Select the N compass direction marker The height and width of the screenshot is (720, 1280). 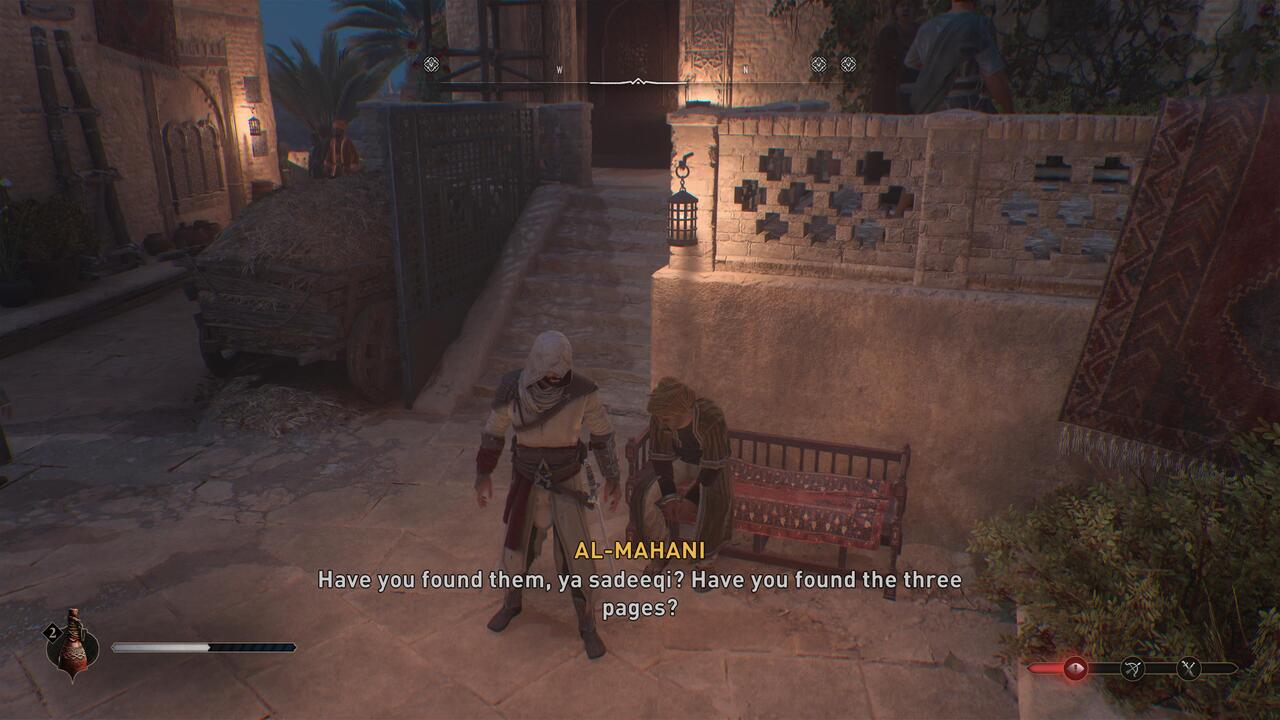[x=744, y=68]
